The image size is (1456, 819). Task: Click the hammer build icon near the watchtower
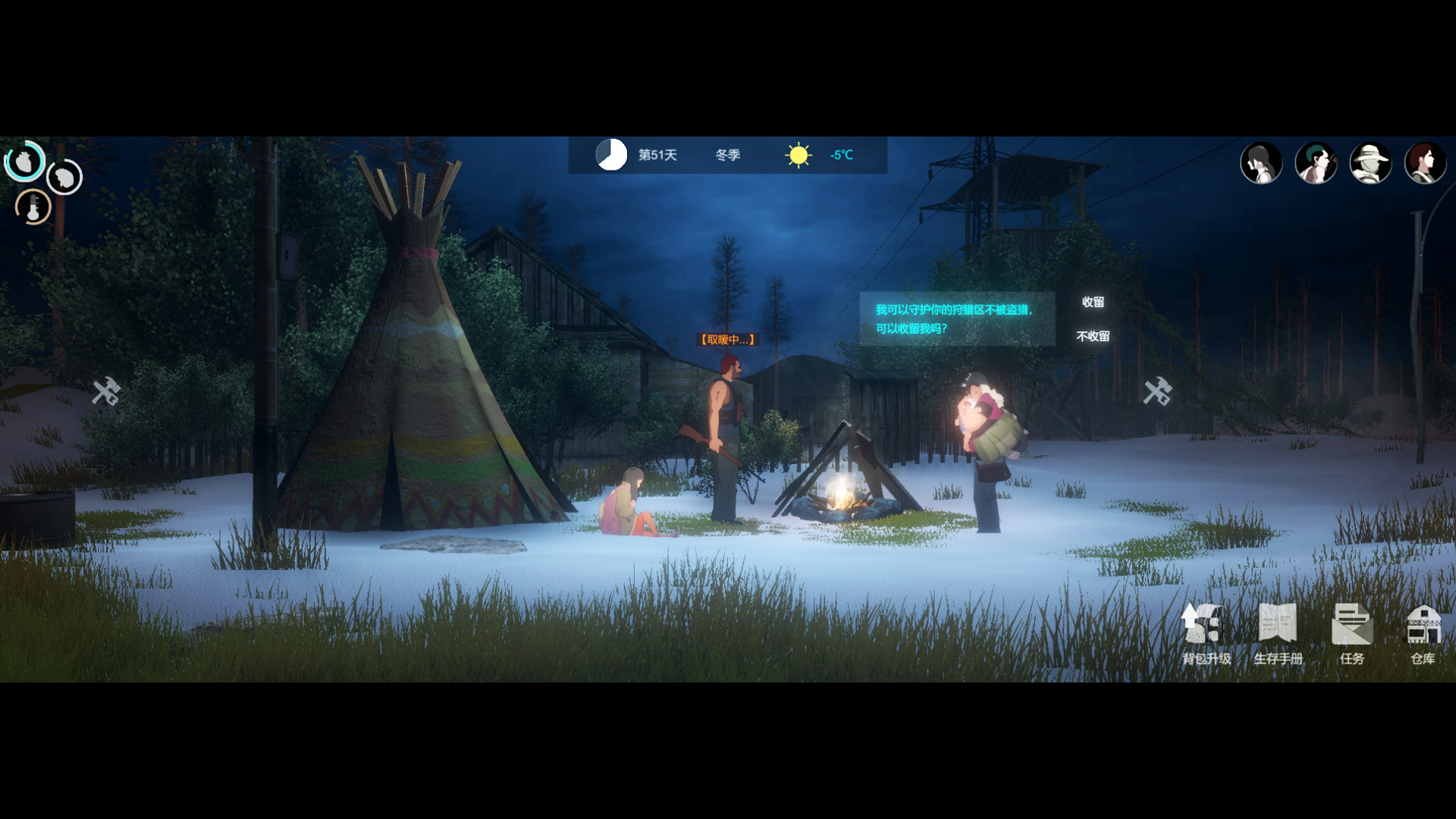point(1158,391)
